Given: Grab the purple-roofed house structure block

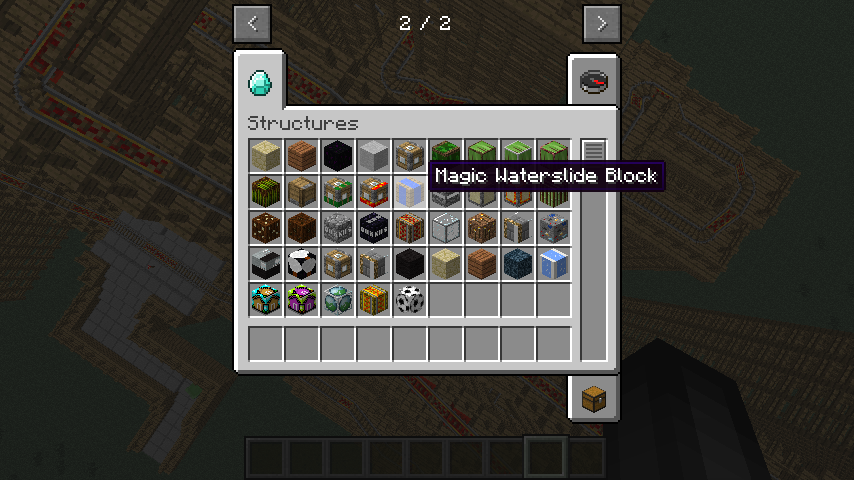Looking at the screenshot, I should click(x=303, y=300).
